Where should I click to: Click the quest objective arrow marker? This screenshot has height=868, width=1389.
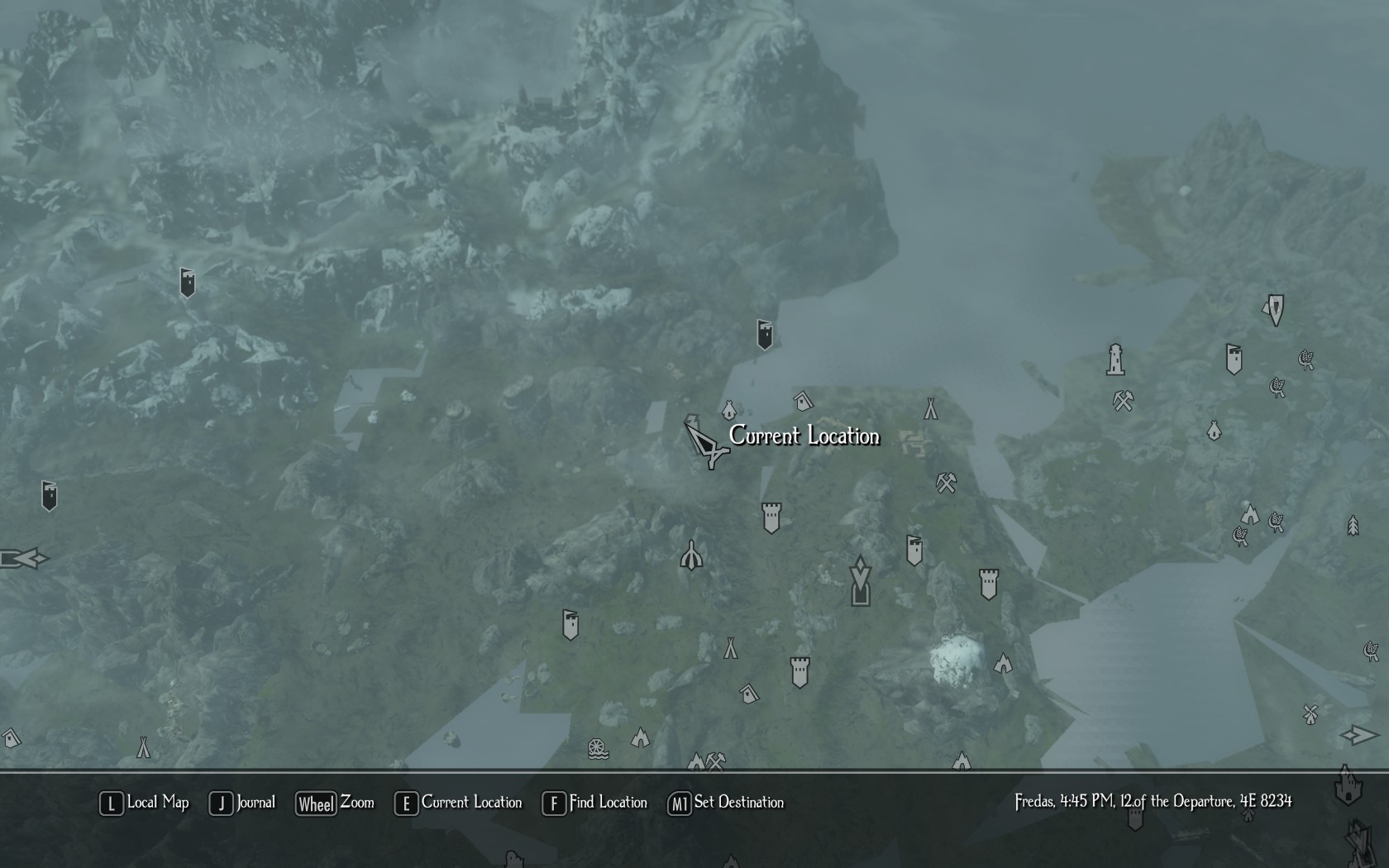(x=861, y=580)
